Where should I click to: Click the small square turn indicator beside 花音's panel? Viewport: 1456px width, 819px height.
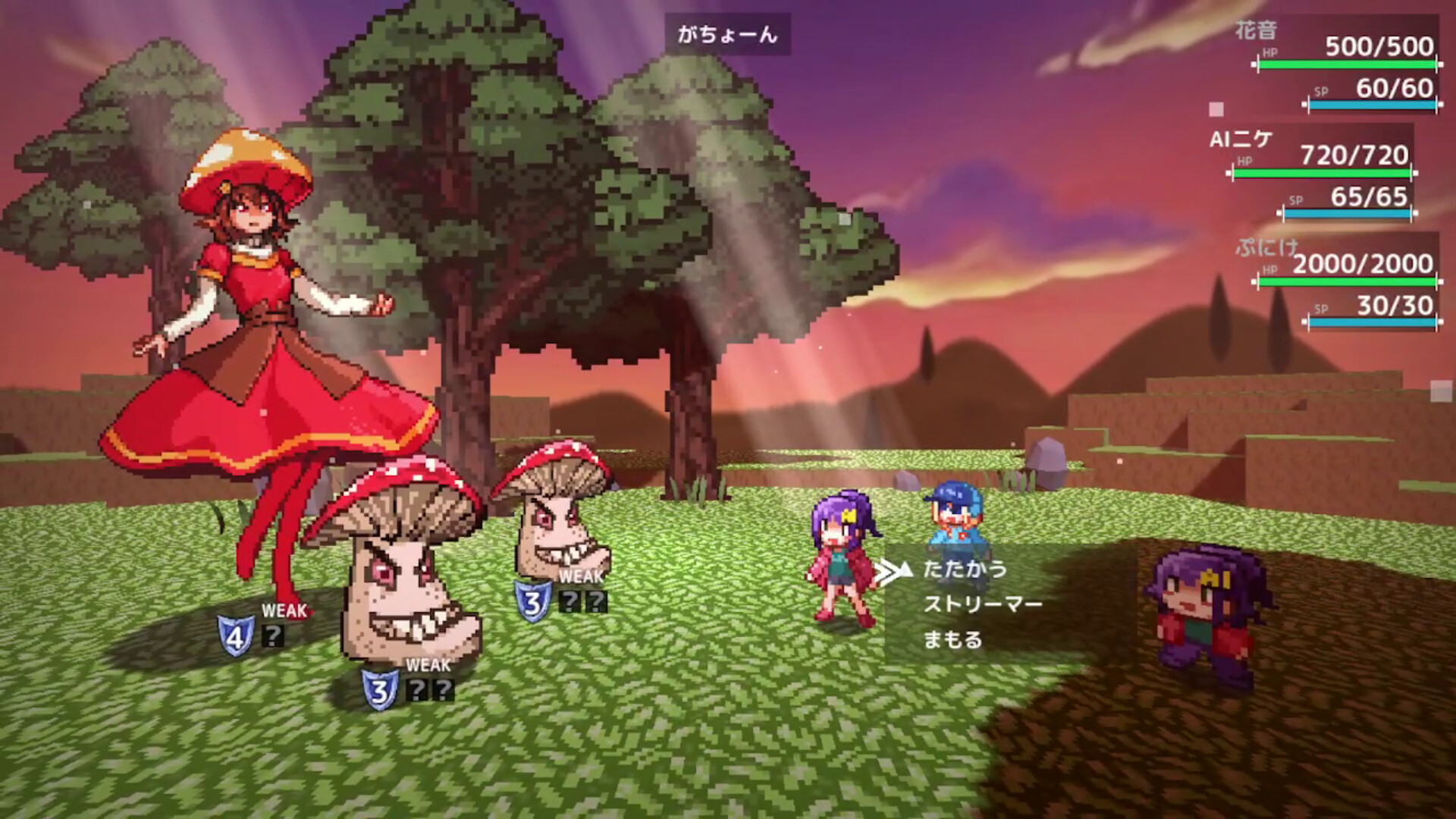[x=1217, y=109]
